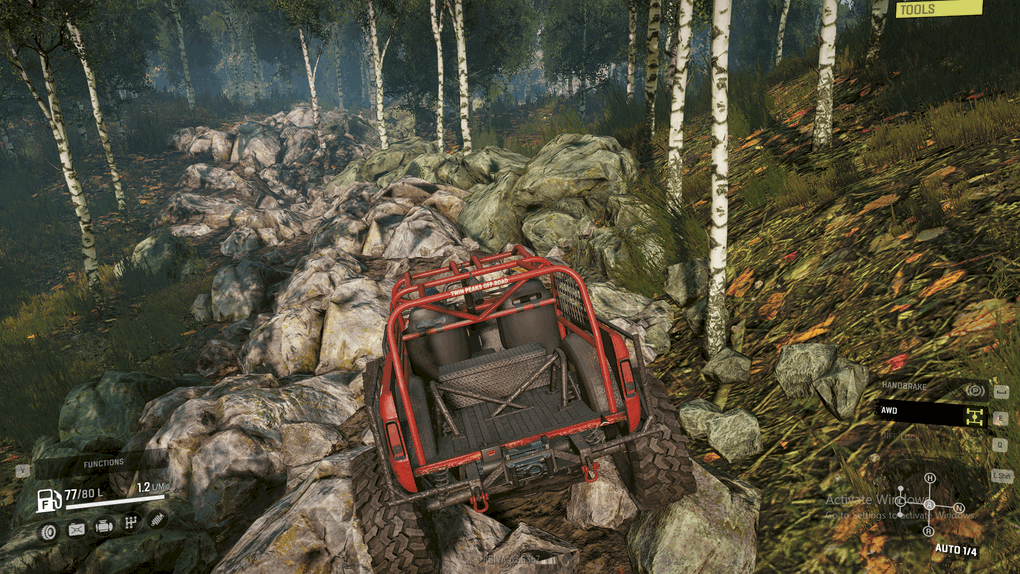This screenshot has height=574, width=1020.
Task: Select the N neutral gear on shifter
Action: point(958,508)
